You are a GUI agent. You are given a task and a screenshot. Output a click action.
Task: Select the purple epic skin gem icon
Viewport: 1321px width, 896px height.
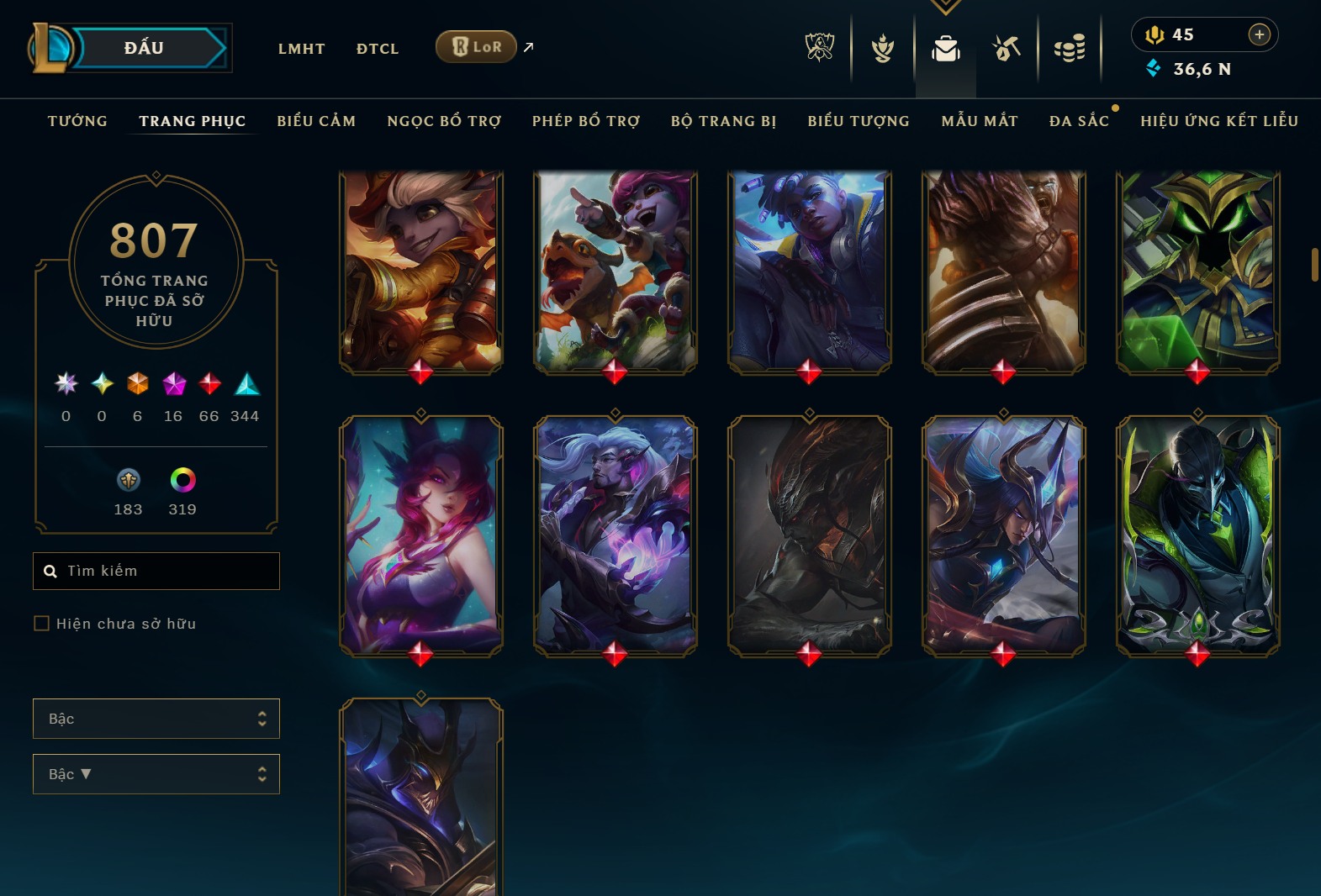tap(173, 384)
